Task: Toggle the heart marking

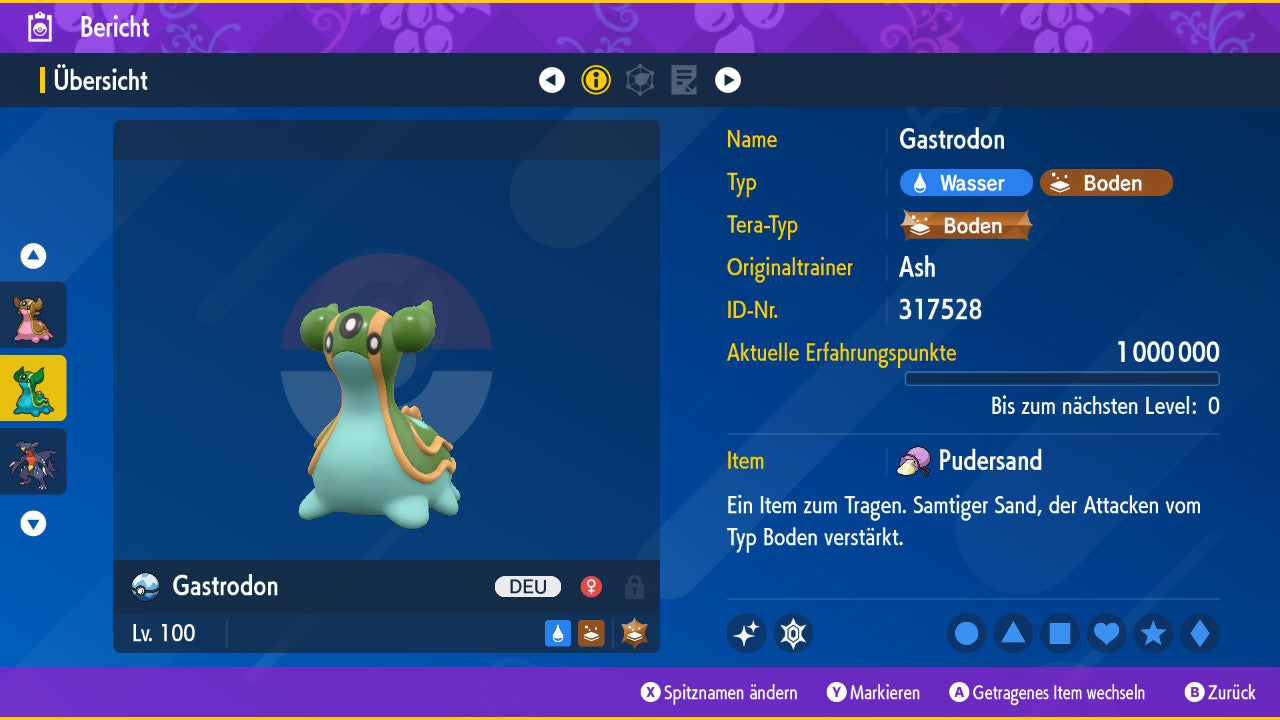Action: coord(1106,633)
